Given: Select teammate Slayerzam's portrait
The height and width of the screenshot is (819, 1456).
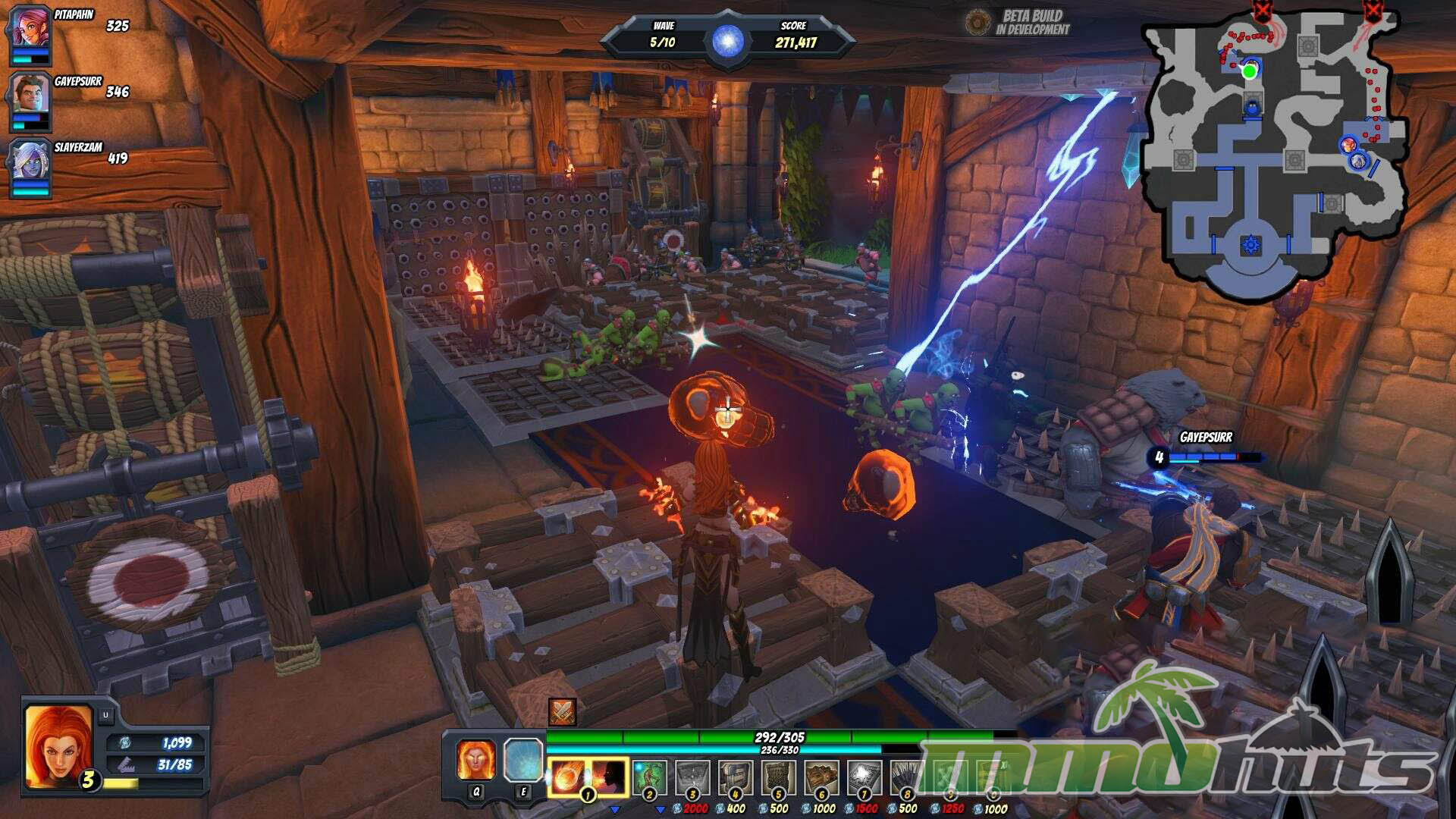Looking at the screenshot, I should pos(30,162).
